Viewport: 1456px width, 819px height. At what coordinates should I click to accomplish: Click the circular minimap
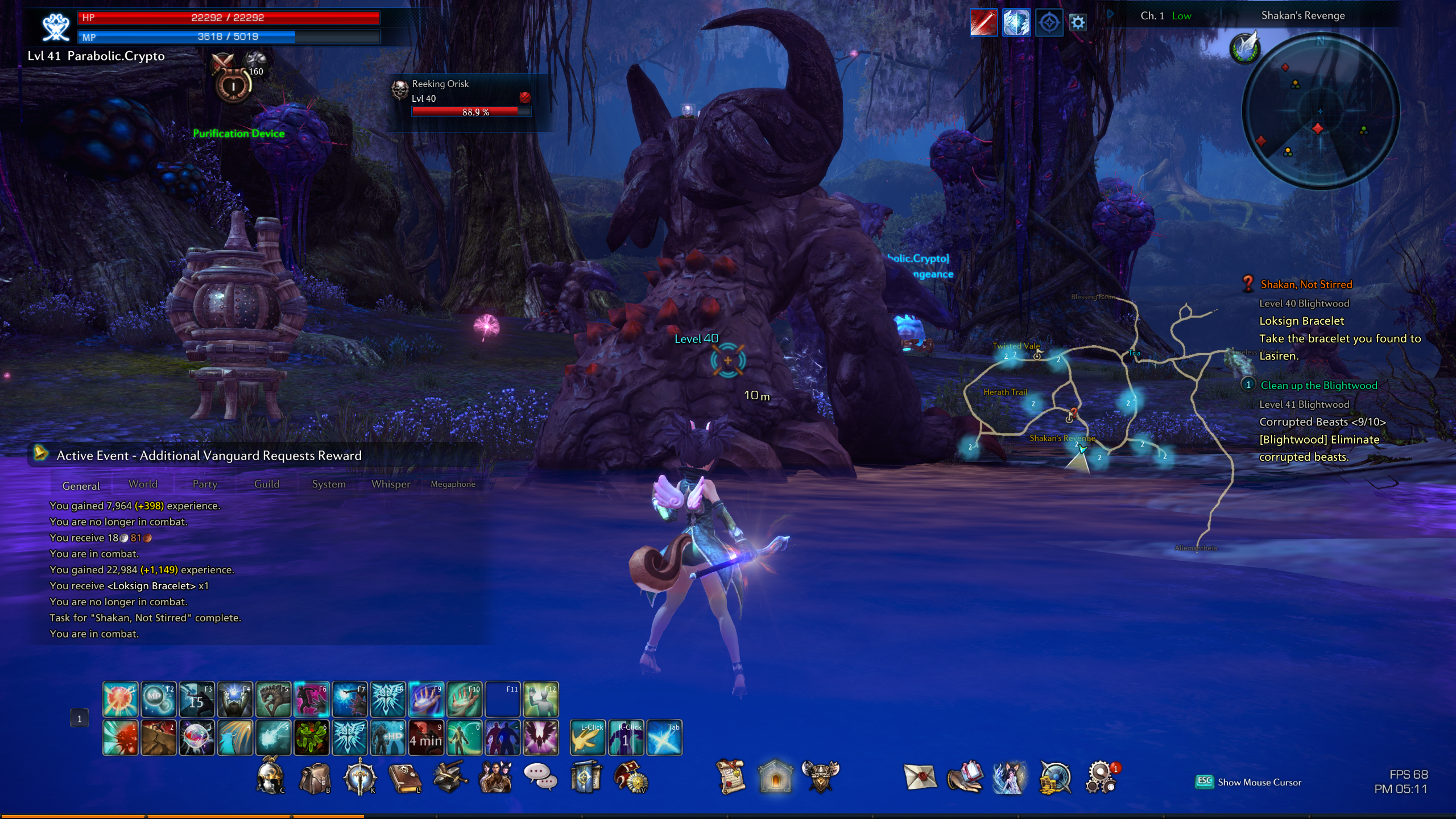click(x=1320, y=111)
